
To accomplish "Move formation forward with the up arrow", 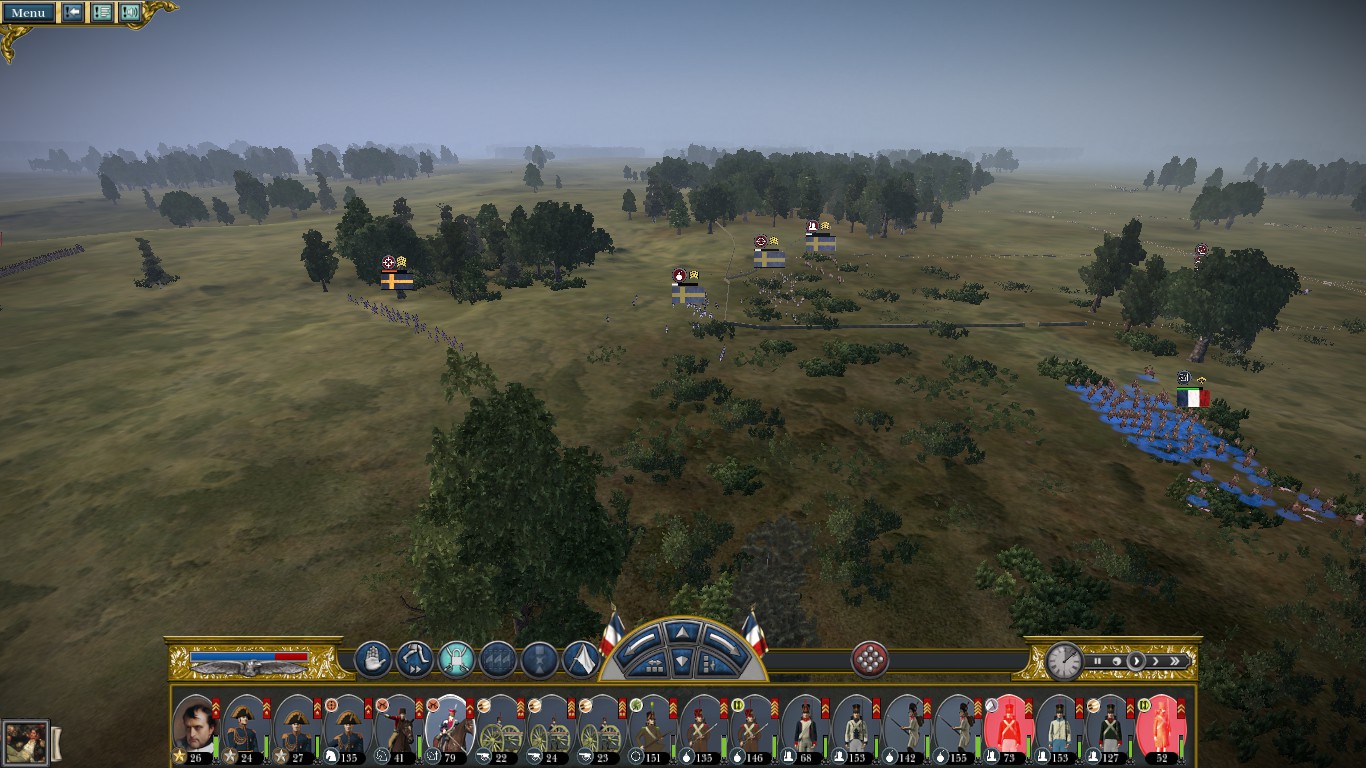I will click(x=680, y=632).
